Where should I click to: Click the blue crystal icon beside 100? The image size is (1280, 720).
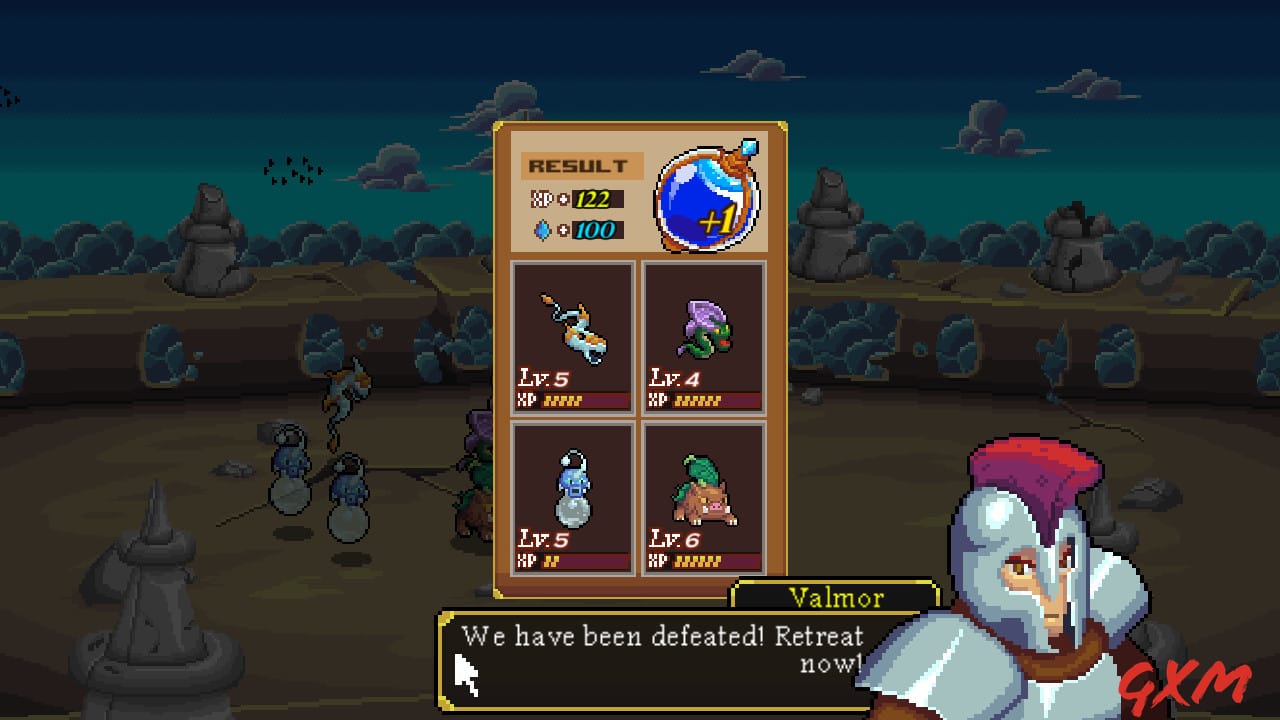(541, 229)
